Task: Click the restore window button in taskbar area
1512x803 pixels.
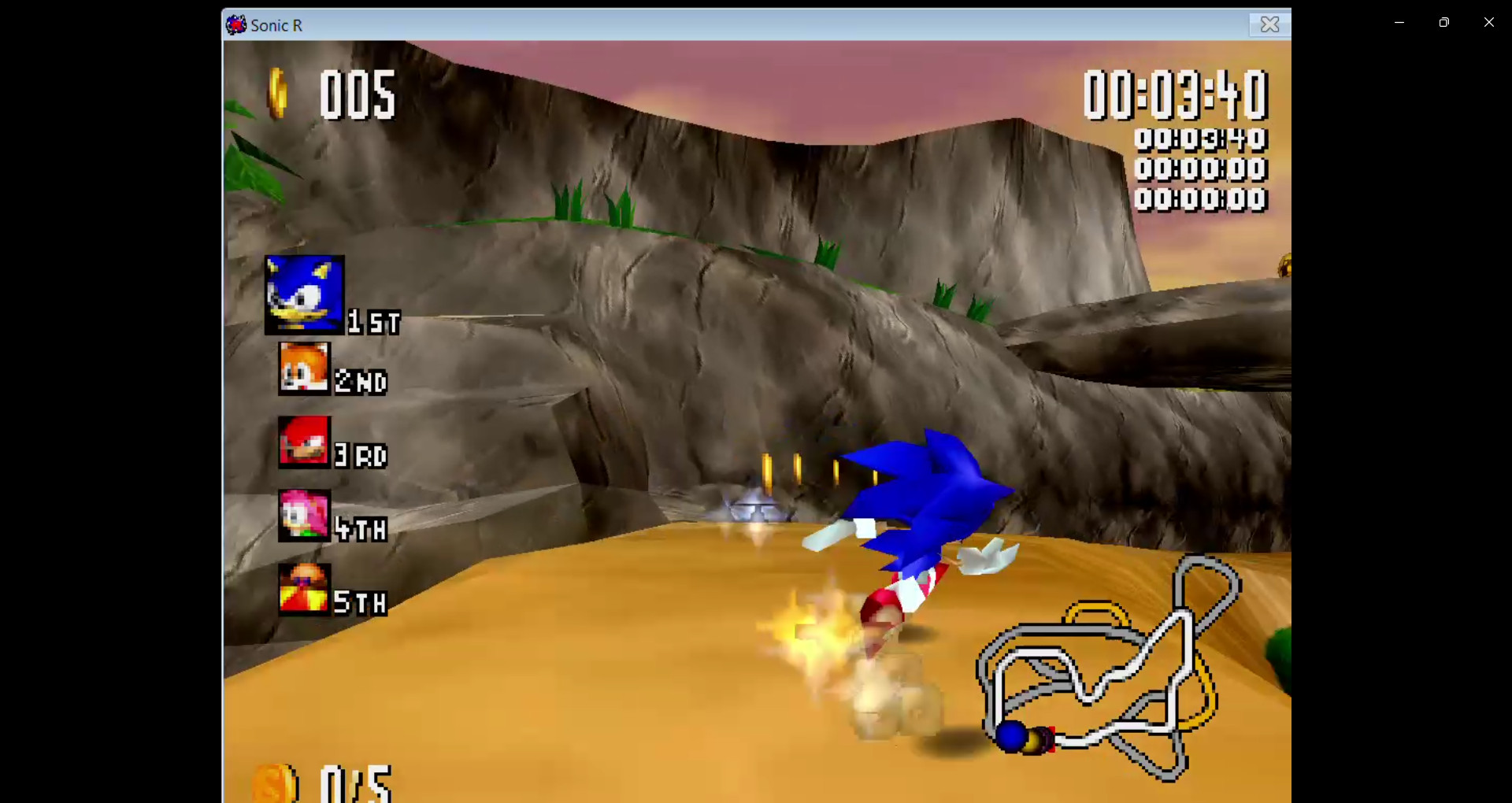Action: pyautogui.click(x=1444, y=22)
